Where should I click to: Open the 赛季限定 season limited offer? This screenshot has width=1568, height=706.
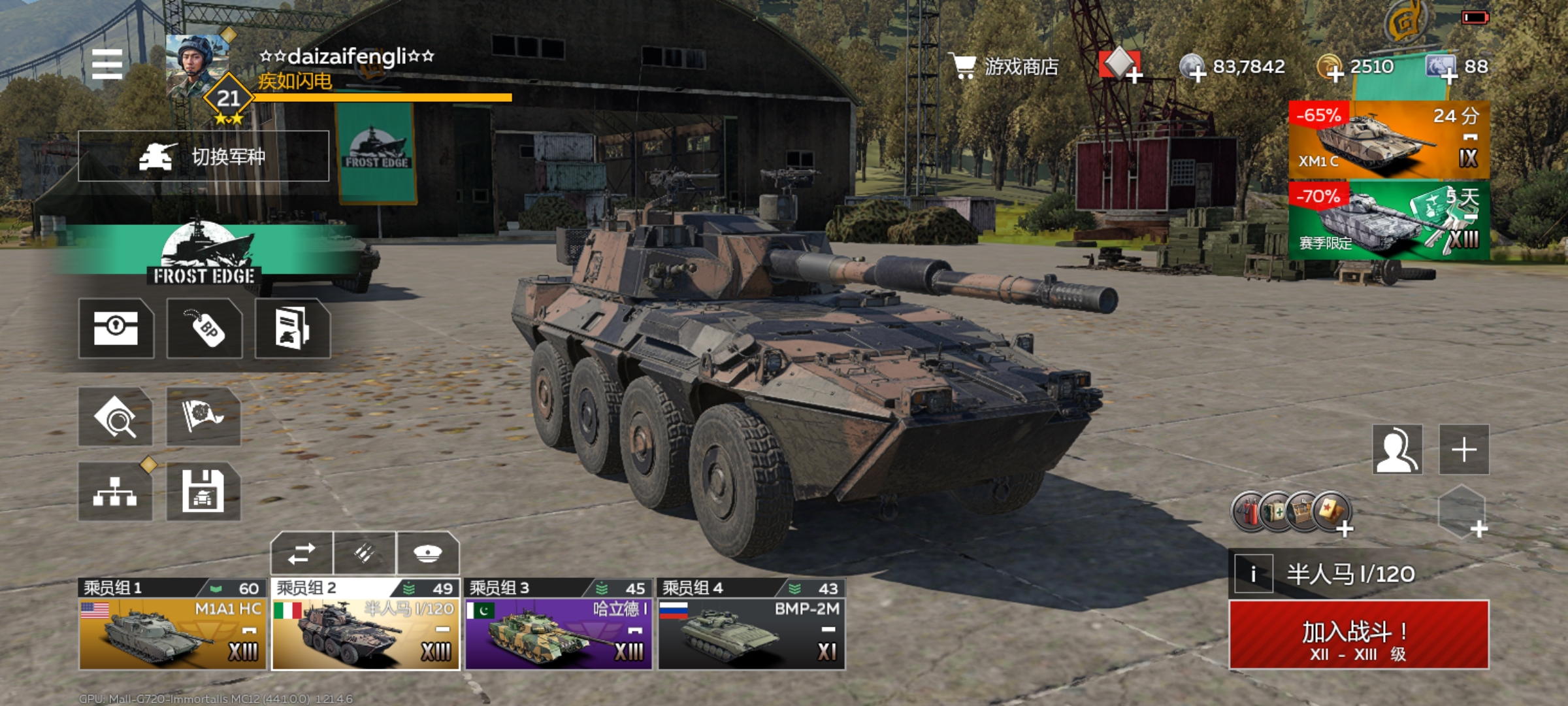1388,221
